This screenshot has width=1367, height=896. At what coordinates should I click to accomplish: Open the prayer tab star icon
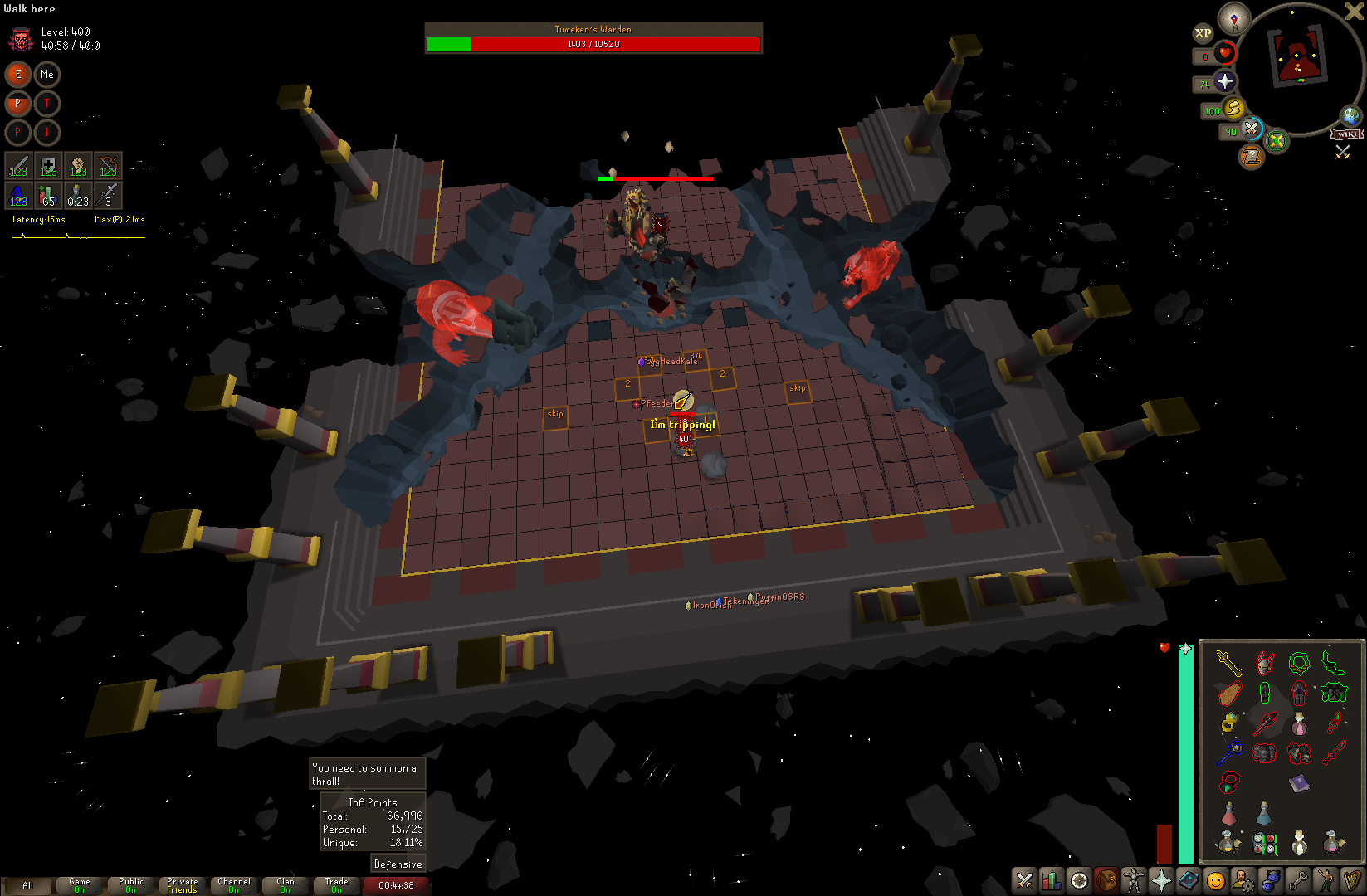click(1161, 880)
